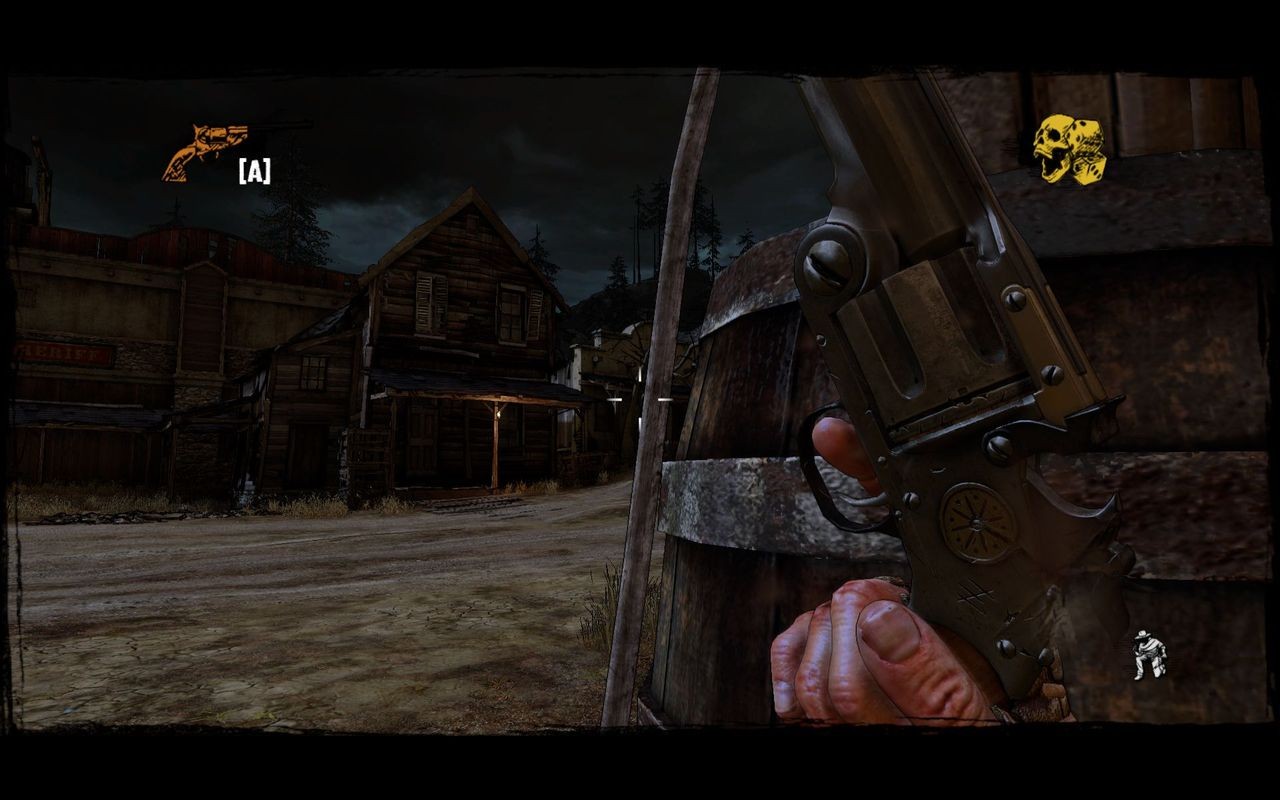
Task: Click the yellow skull and dice icon
Action: pyautogui.click(x=1068, y=150)
